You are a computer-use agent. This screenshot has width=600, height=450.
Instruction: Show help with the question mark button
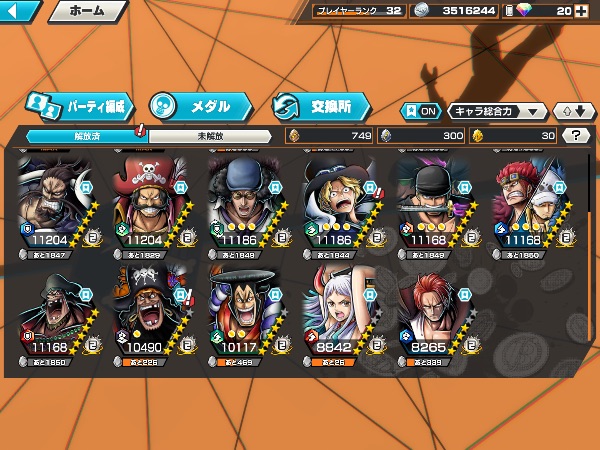pyautogui.click(x=575, y=135)
